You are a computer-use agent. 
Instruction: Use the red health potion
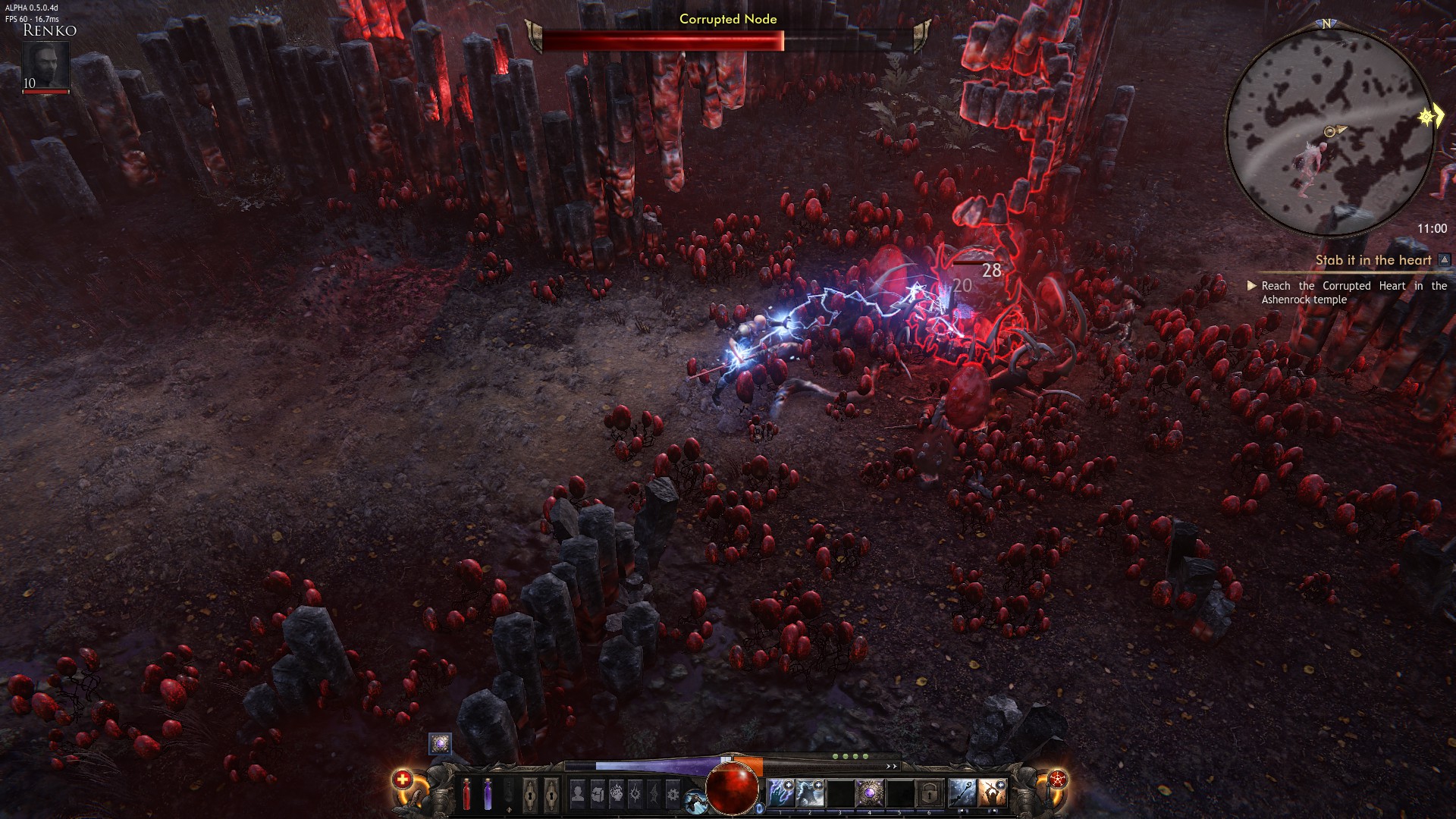coord(467,795)
